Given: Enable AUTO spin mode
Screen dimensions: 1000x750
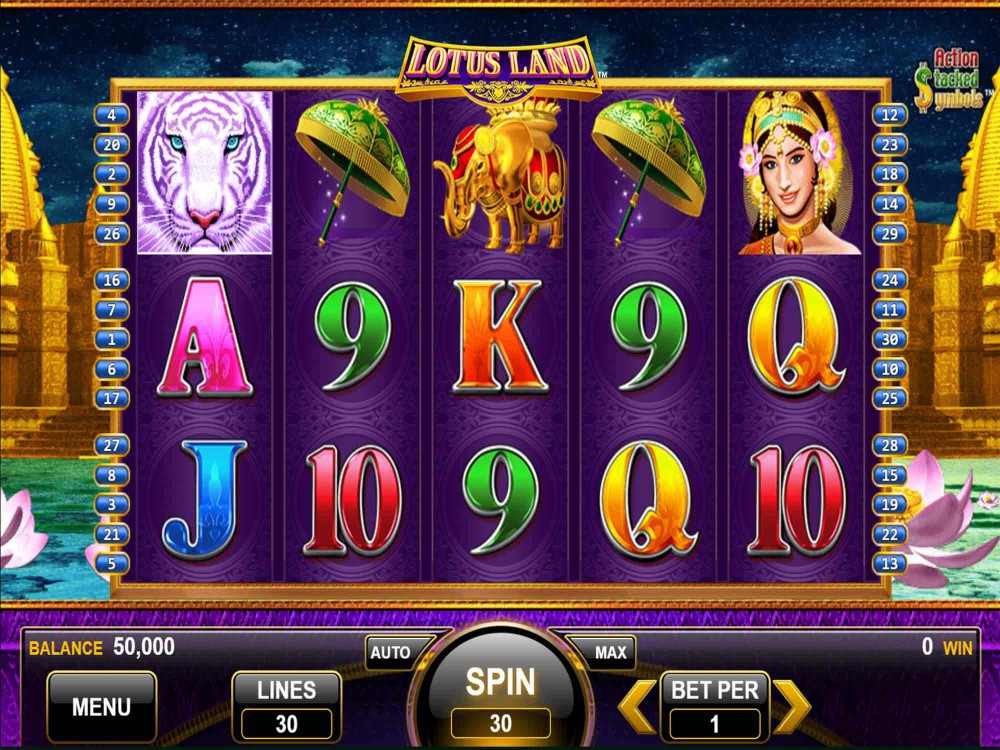Looking at the screenshot, I should point(391,653).
